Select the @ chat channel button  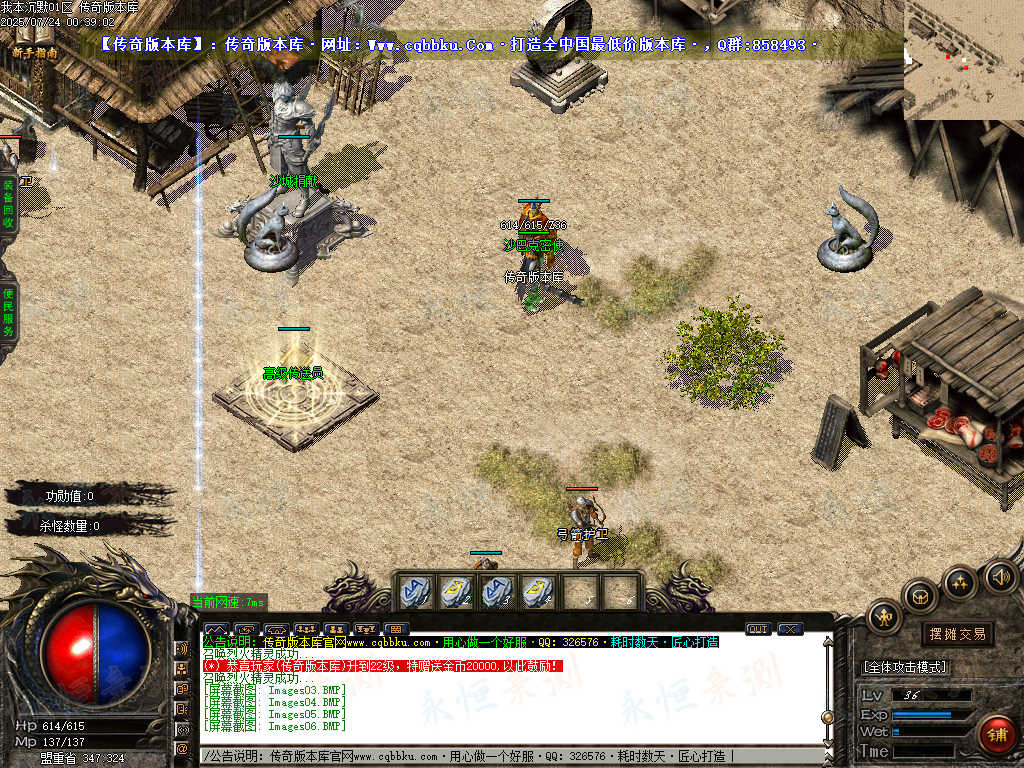[182, 747]
